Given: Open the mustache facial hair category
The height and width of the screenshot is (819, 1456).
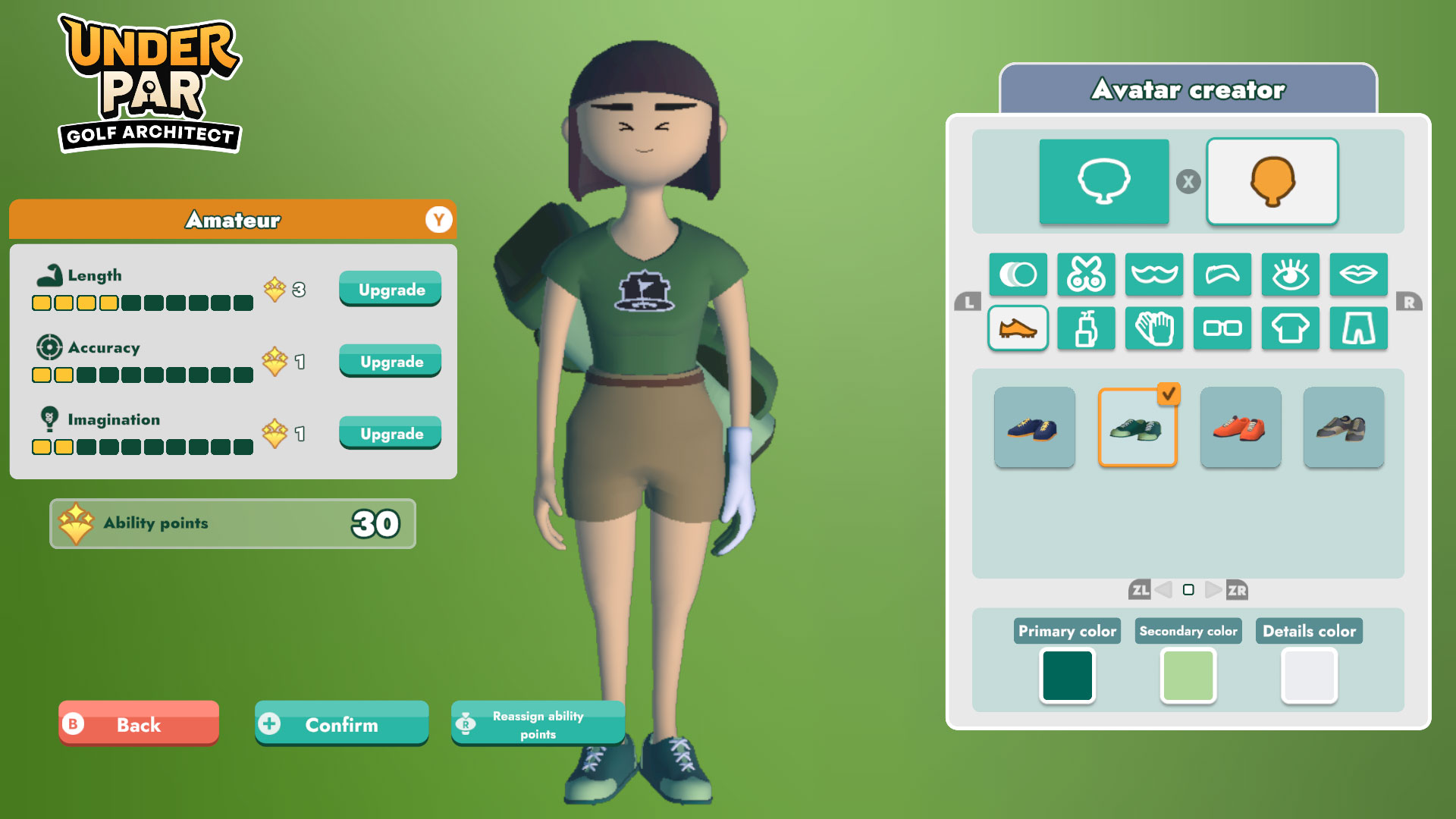Looking at the screenshot, I should pos(1154,275).
